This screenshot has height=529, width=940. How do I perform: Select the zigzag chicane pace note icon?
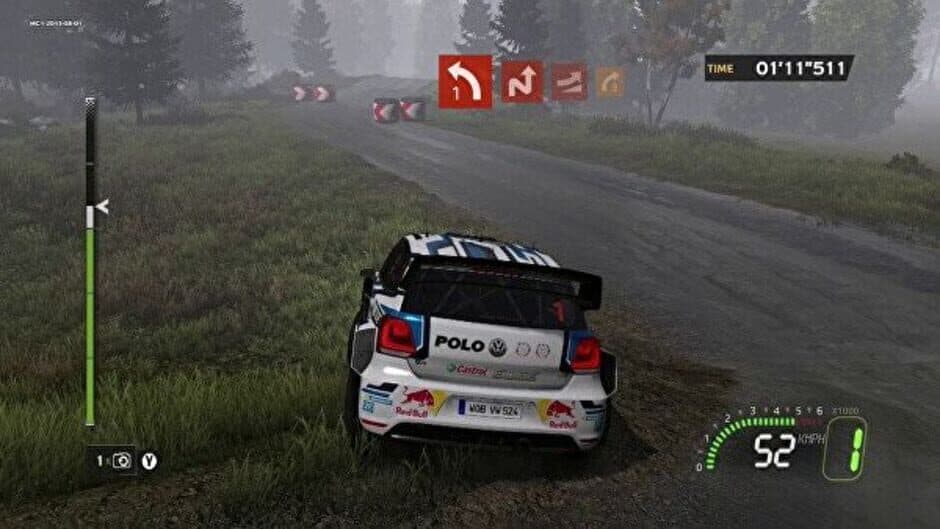[x=522, y=82]
